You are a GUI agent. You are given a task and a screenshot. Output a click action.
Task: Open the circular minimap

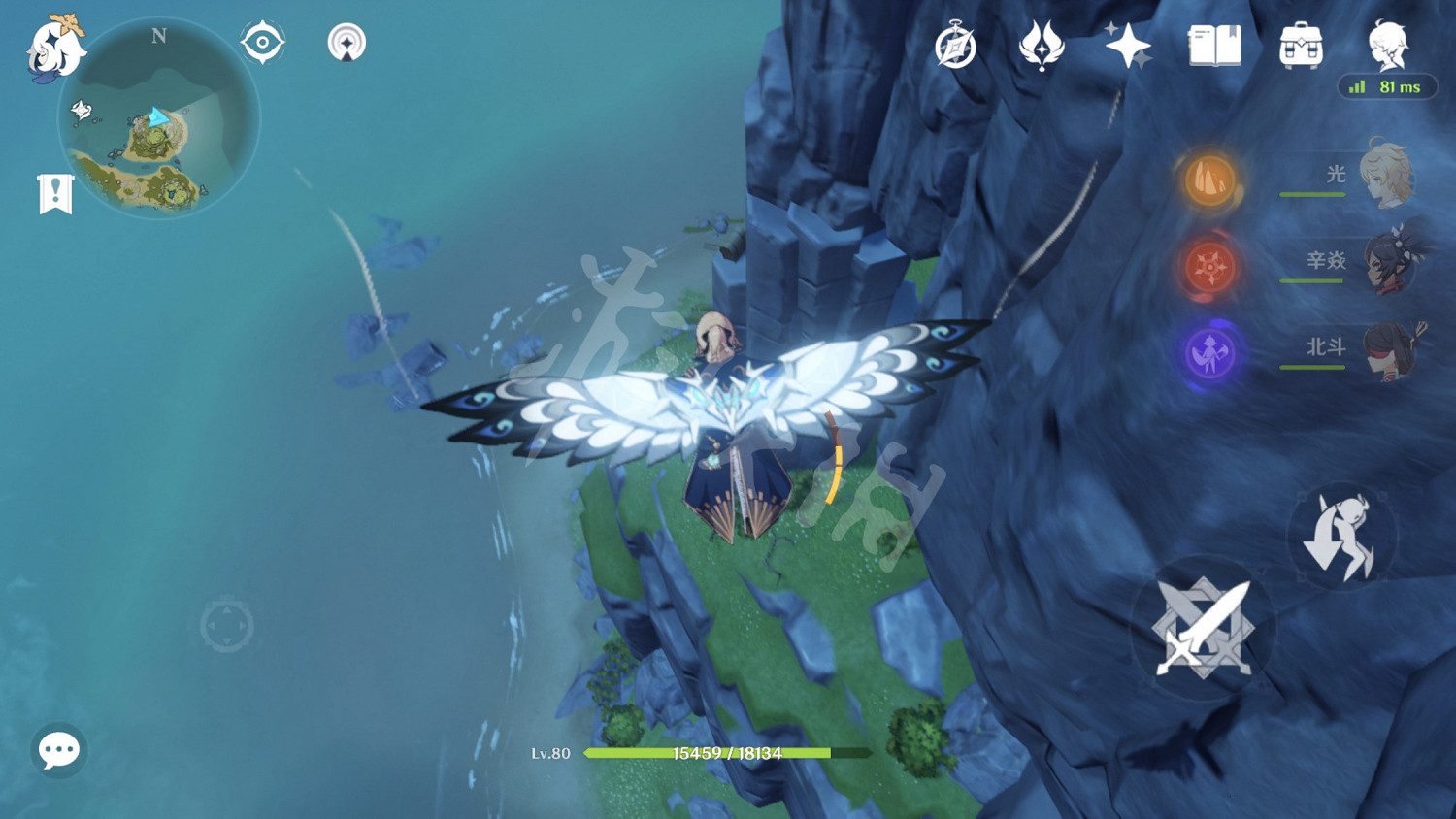pos(159,120)
